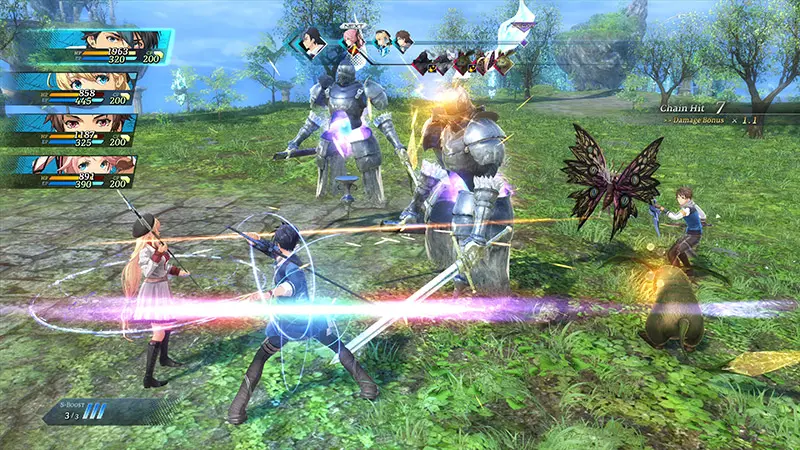Choose the blonde girl's turn order portrait
Screen dimensions: 800x450
382,41
